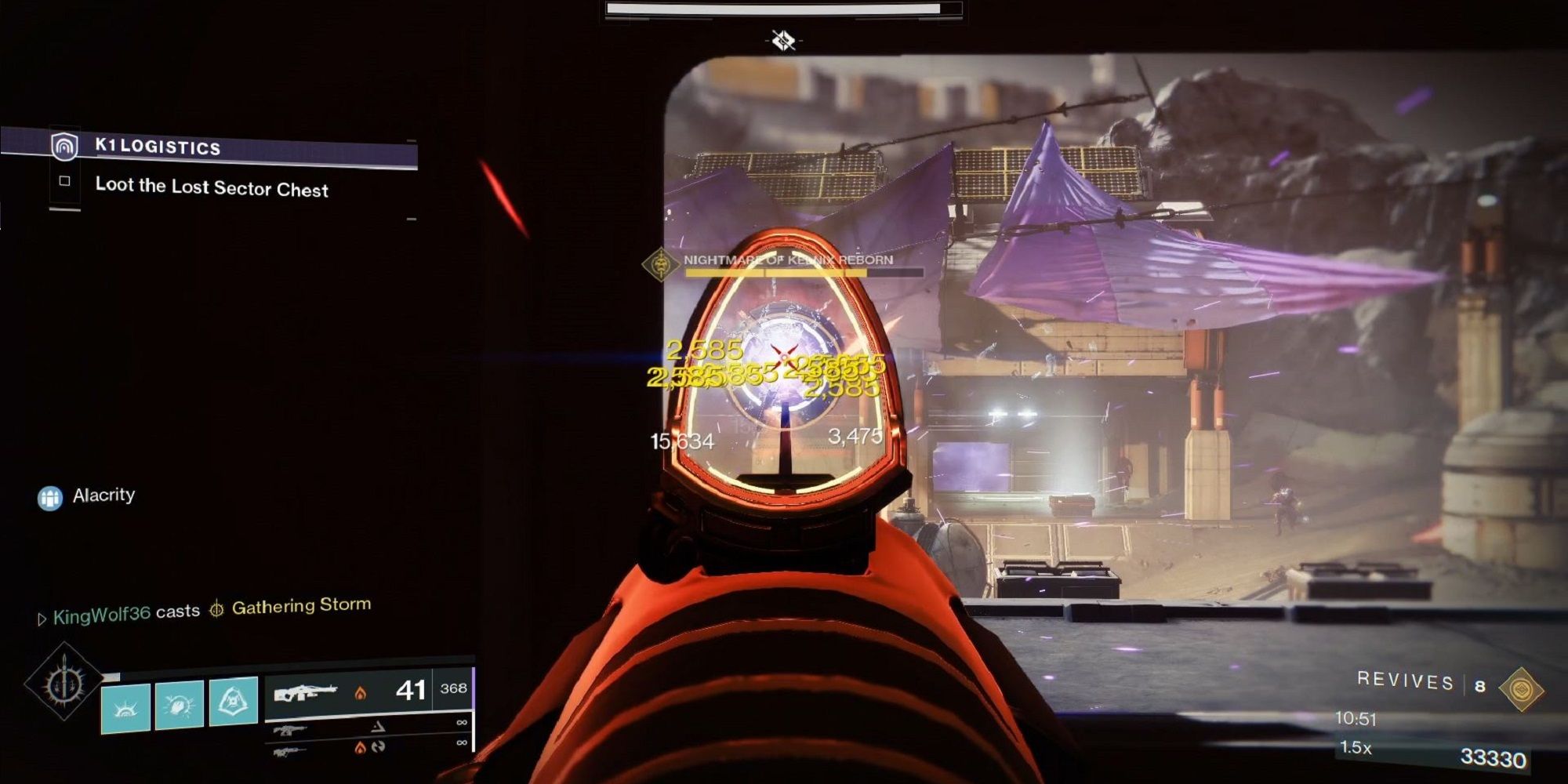Click the grenade ability icon

233,701
